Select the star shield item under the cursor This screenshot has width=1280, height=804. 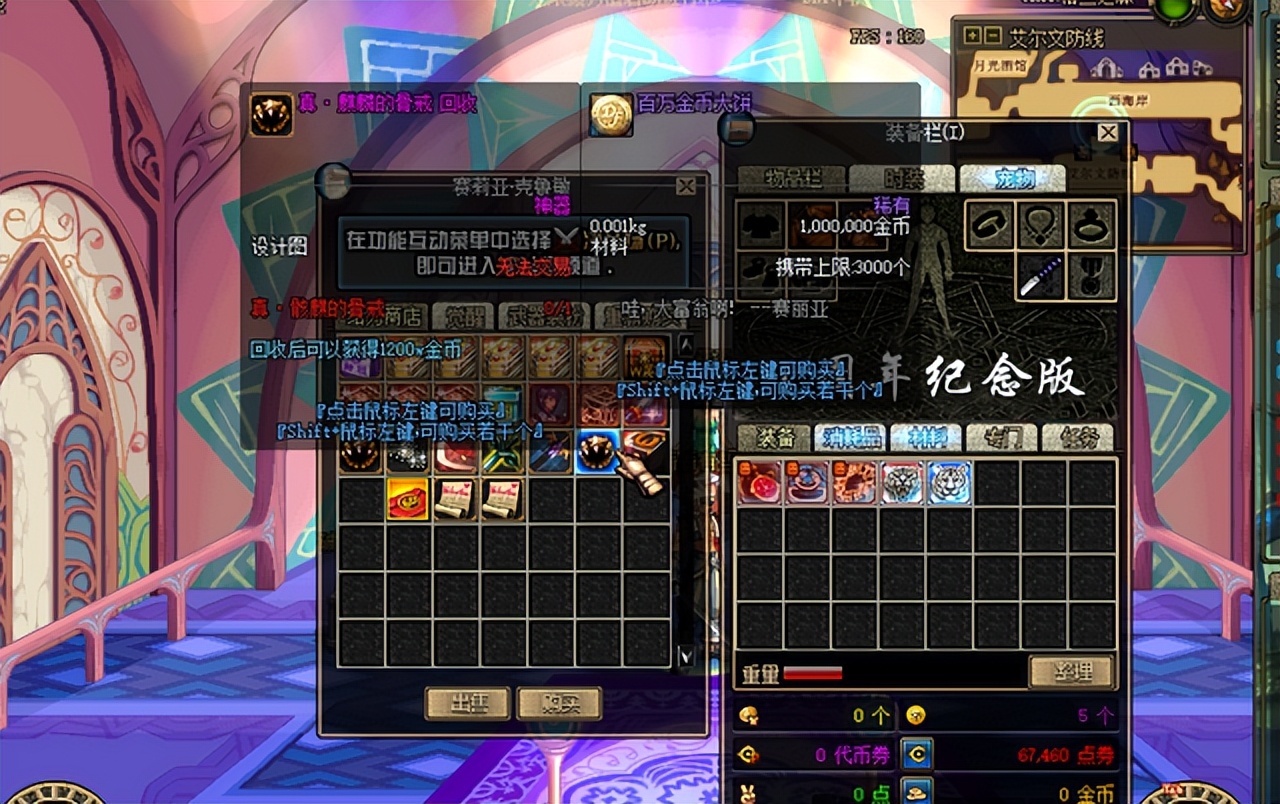(600, 452)
